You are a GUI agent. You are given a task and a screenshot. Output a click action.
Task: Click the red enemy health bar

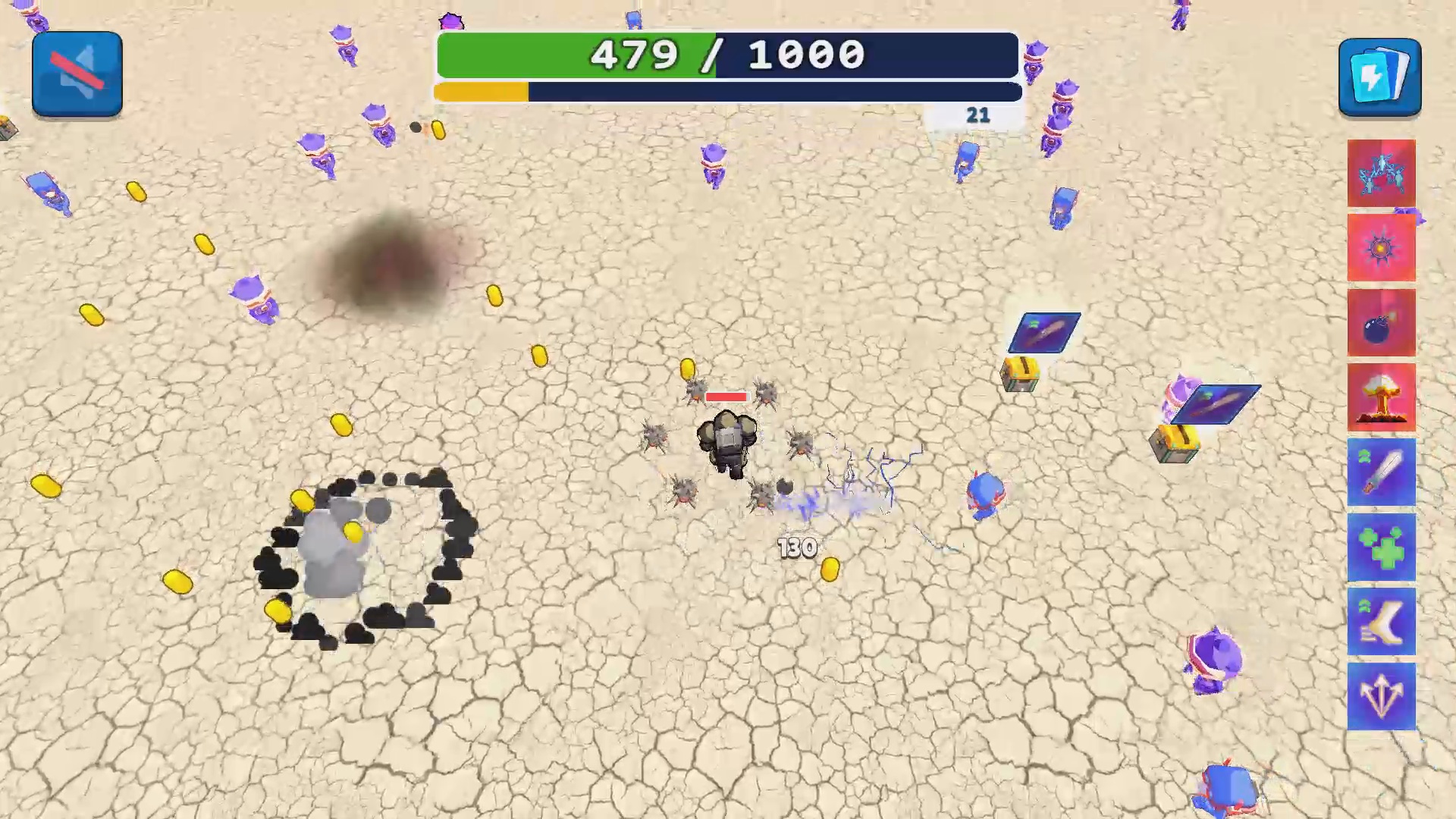tap(726, 396)
